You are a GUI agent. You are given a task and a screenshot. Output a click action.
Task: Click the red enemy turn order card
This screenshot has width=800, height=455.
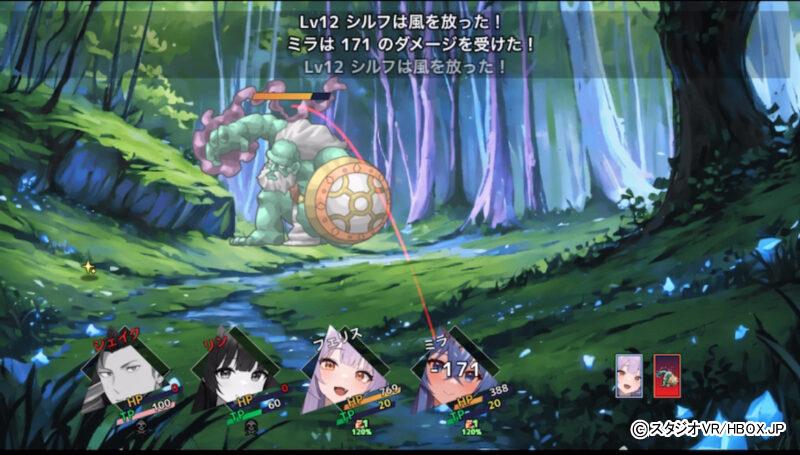coord(667,377)
